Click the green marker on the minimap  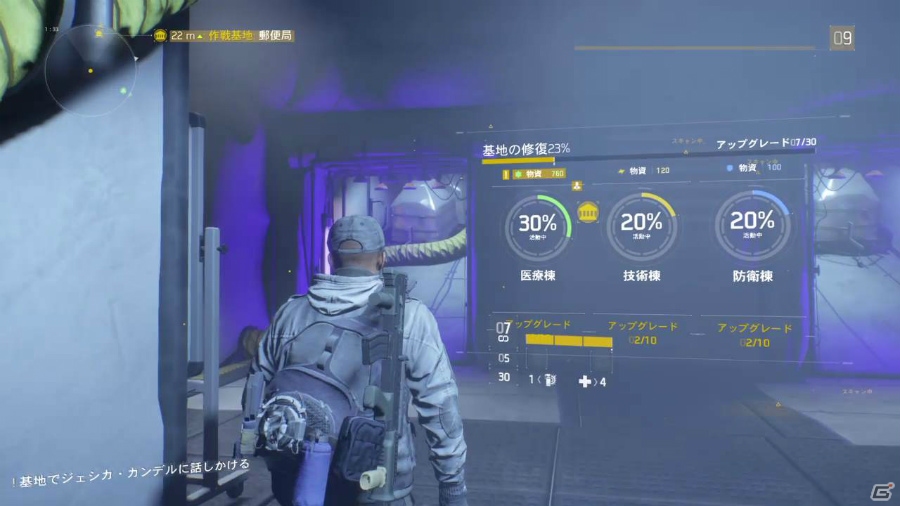[x=124, y=91]
